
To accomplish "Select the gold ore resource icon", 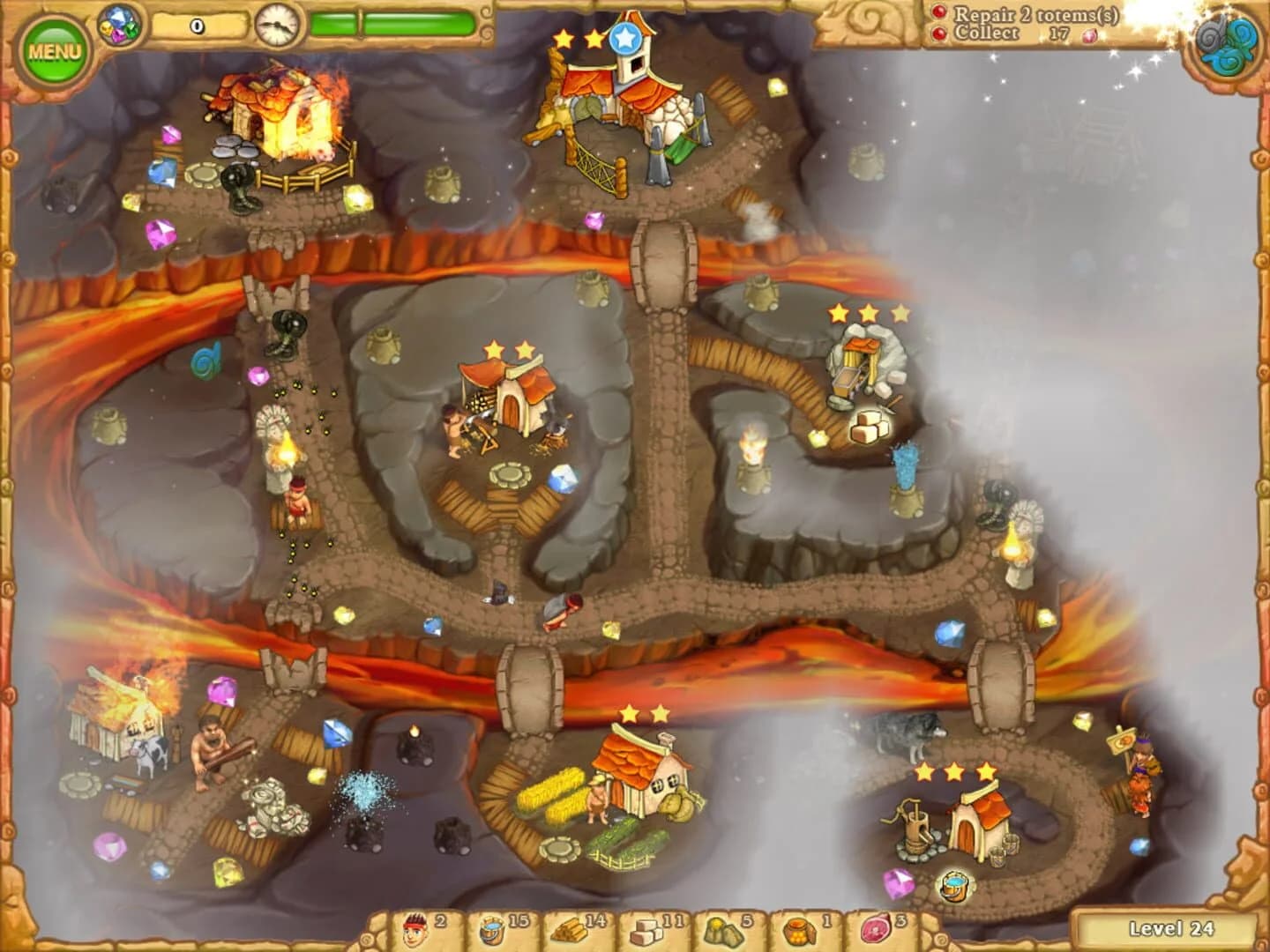I will coord(721,925).
